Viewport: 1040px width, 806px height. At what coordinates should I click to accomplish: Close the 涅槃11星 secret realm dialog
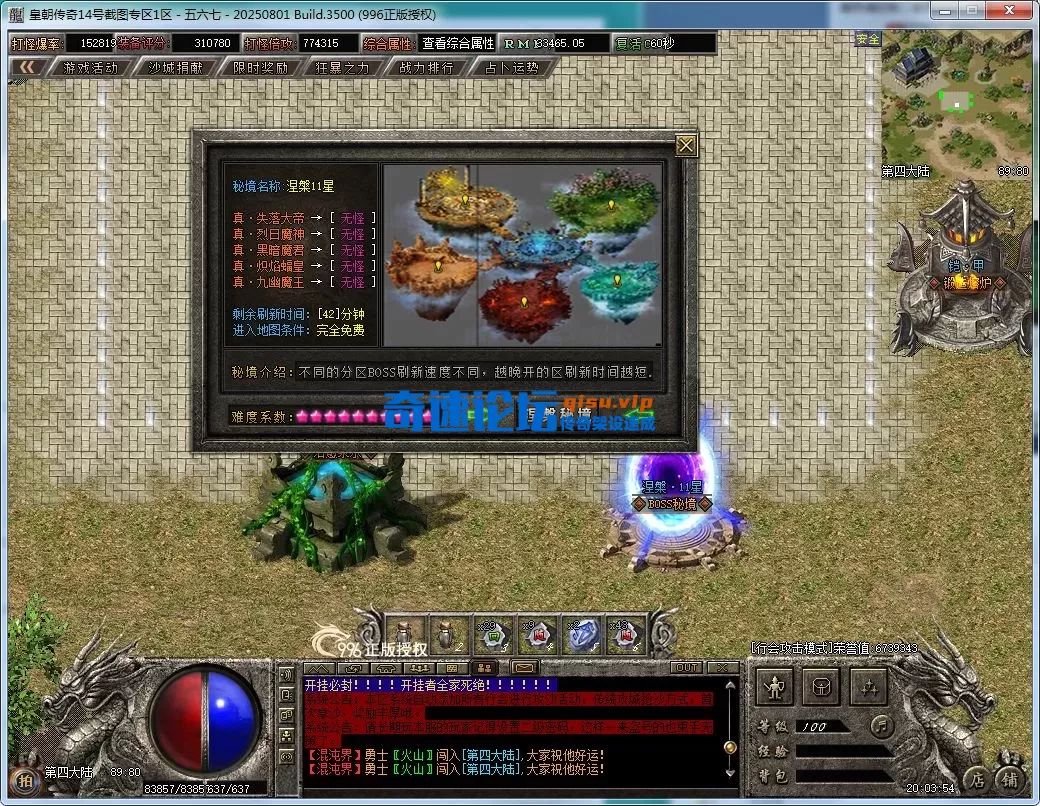click(x=686, y=145)
